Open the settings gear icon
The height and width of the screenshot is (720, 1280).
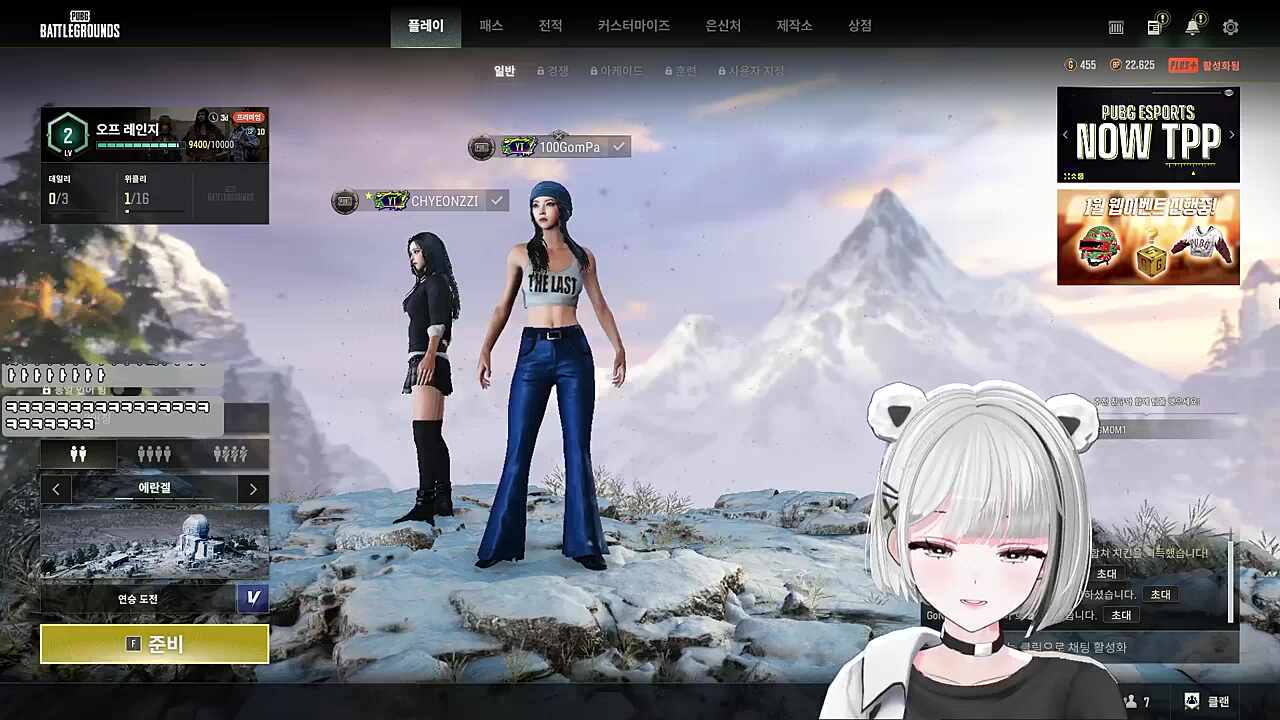coord(1230,27)
